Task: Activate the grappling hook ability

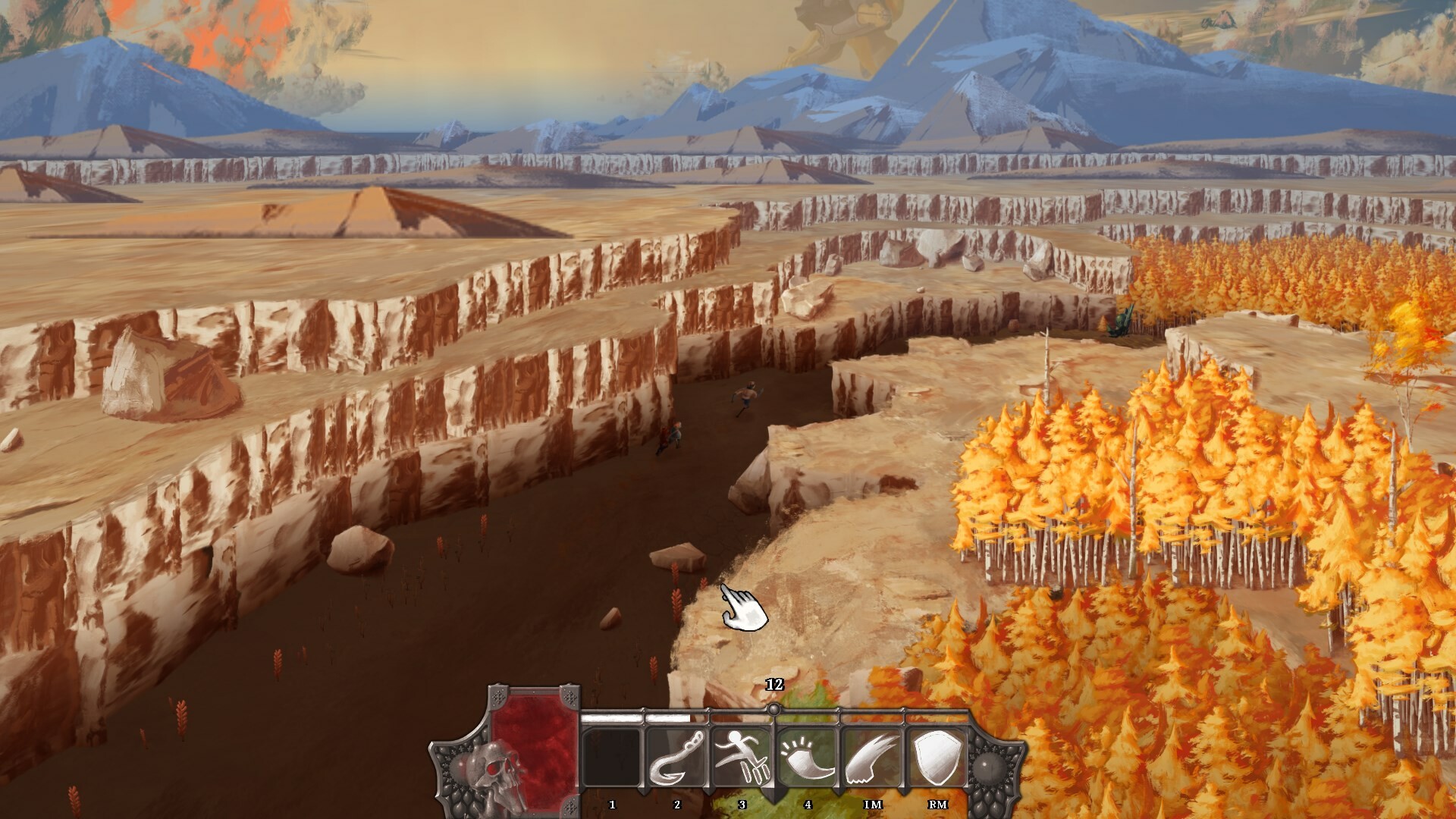Action: point(677,758)
